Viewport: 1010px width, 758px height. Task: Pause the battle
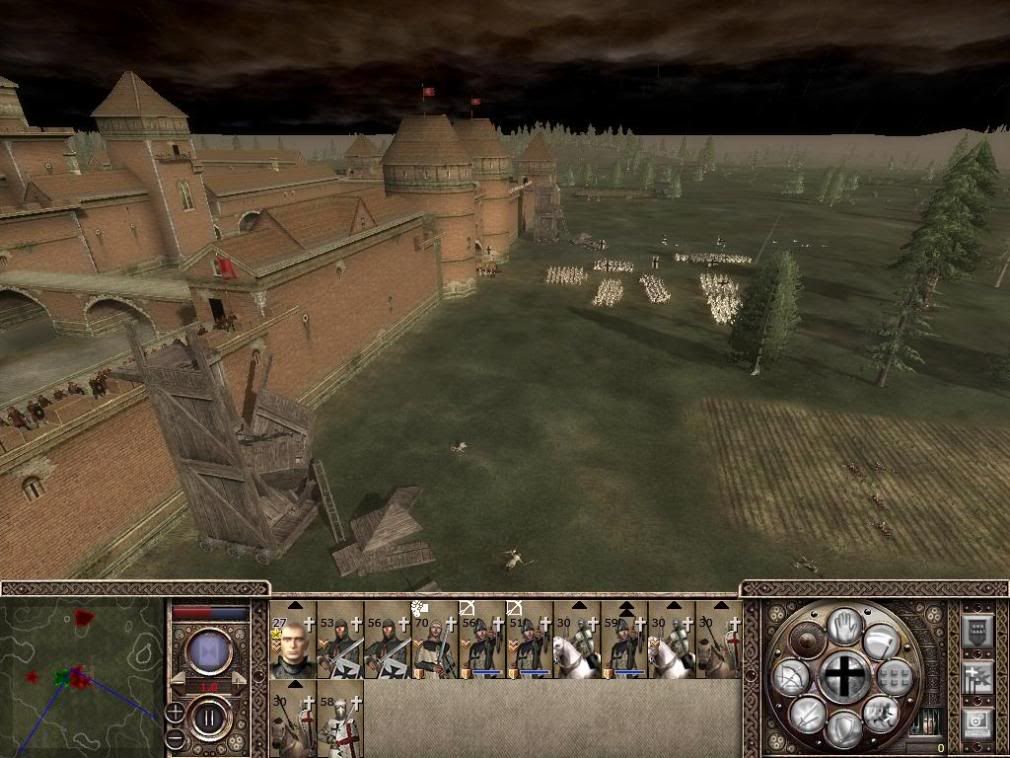click(210, 719)
